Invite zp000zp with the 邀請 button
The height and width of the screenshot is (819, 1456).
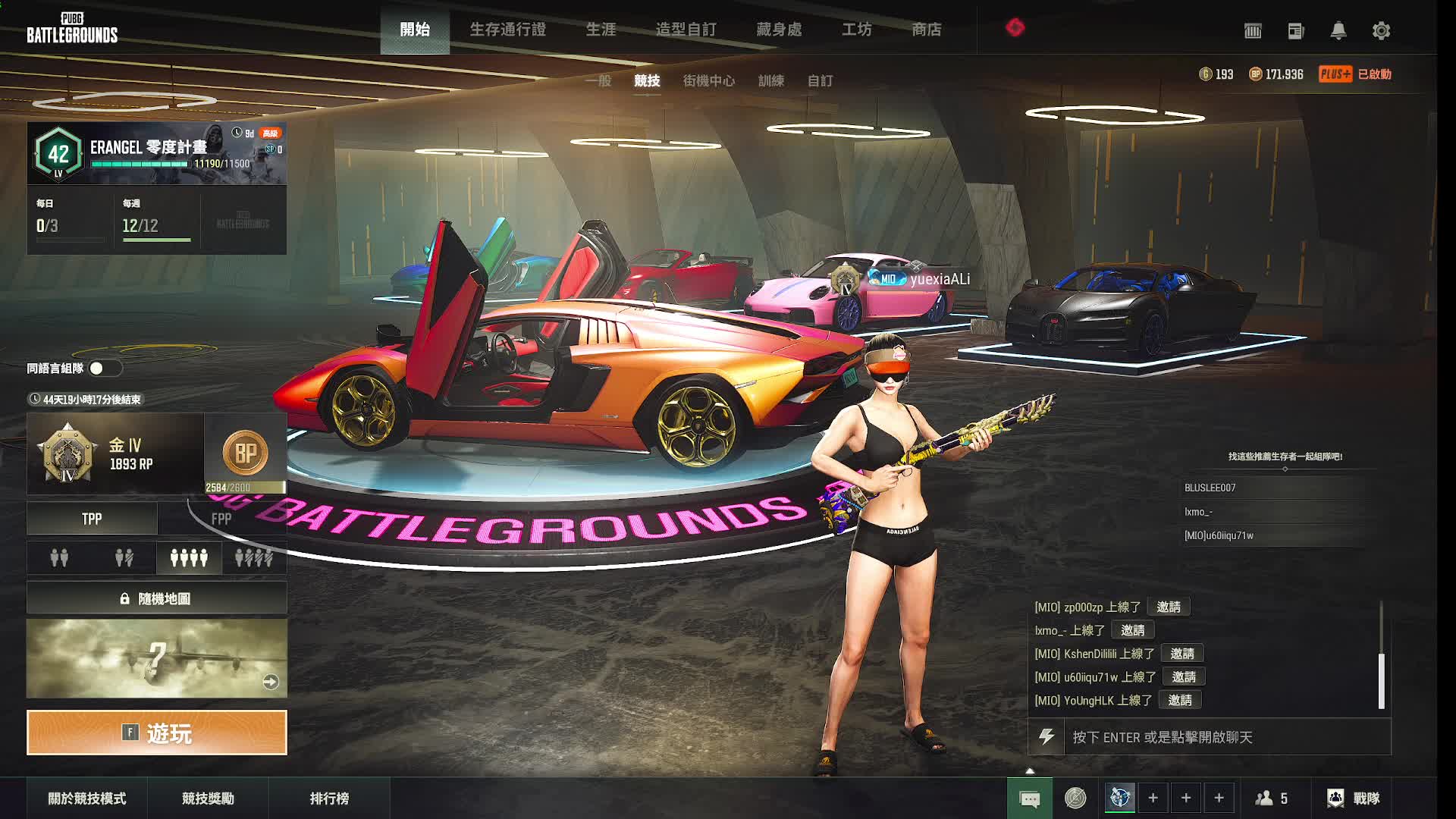(x=1168, y=607)
